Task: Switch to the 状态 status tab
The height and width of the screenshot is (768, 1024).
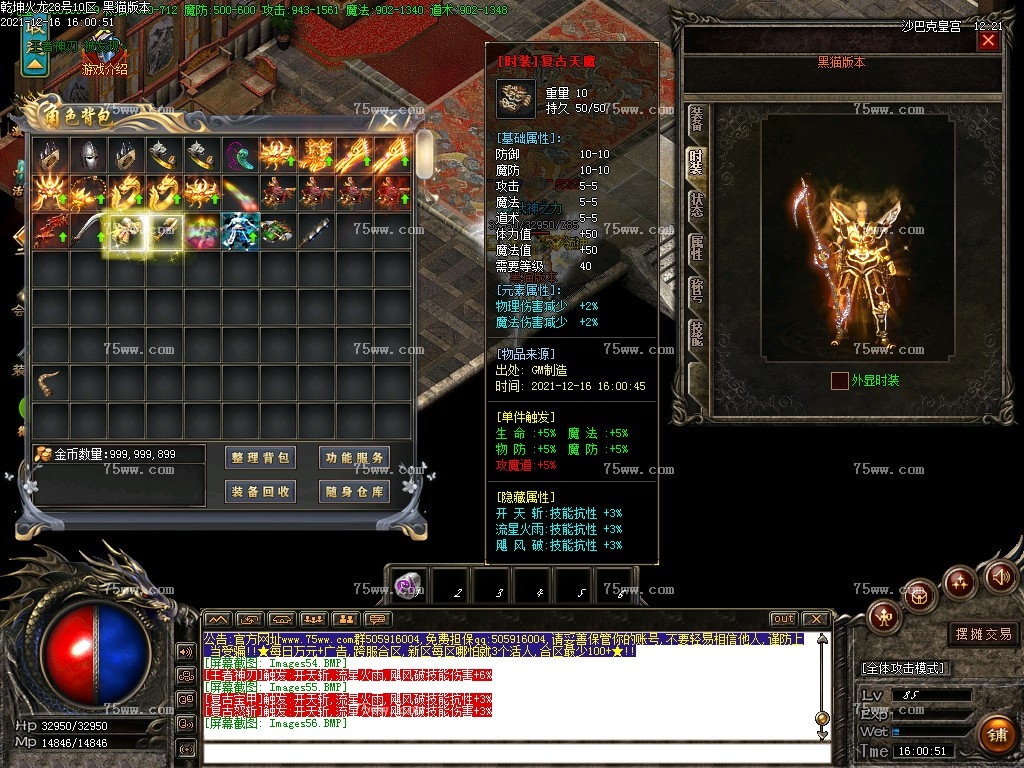Action: pyautogui.click(x=696, y=205)
